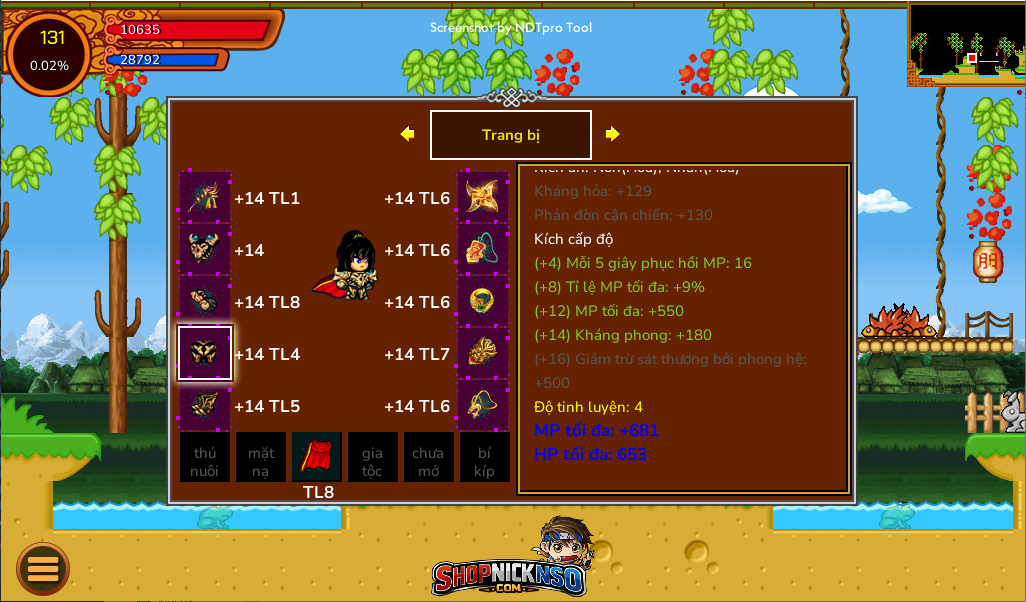
Task: Open the thú nuôi pet slot
Action: point(205,458)
